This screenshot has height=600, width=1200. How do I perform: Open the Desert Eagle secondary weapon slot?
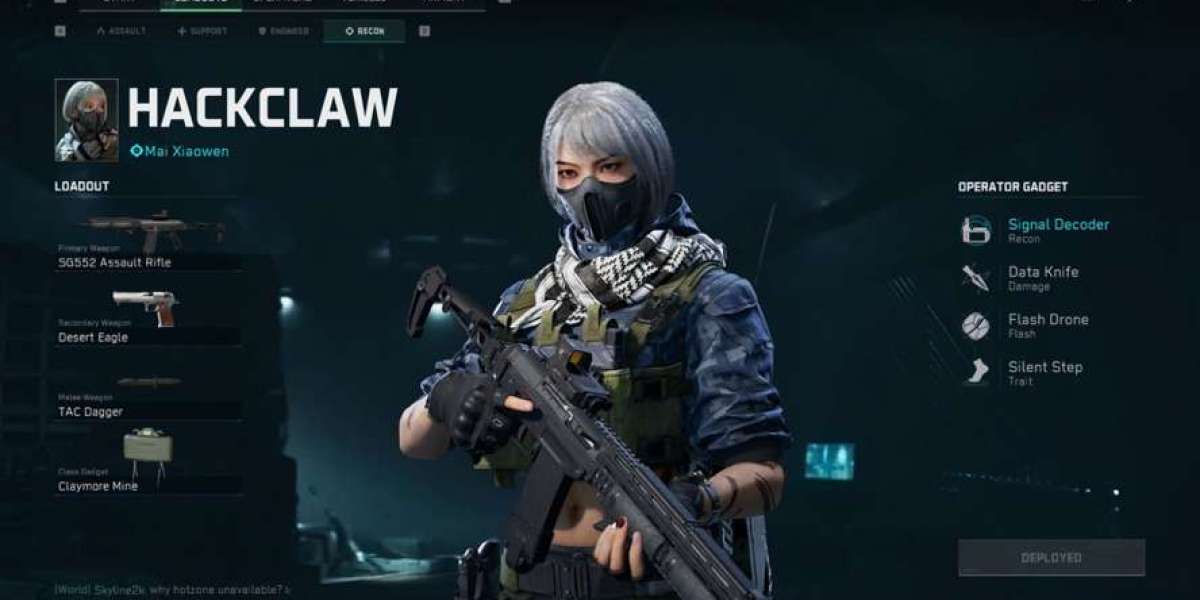tap(148, 317)
